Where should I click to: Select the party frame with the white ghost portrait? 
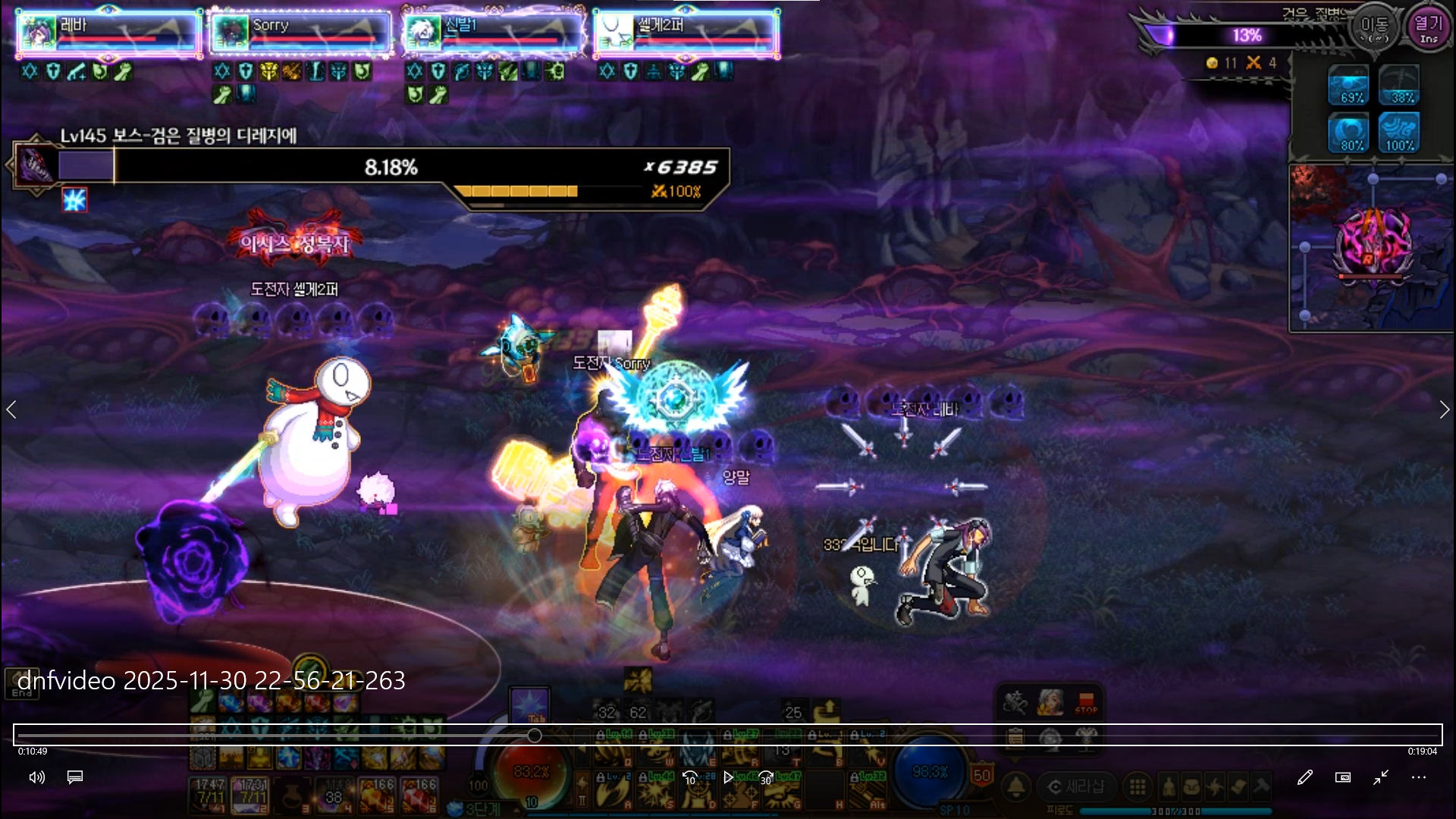pos(686,33)
